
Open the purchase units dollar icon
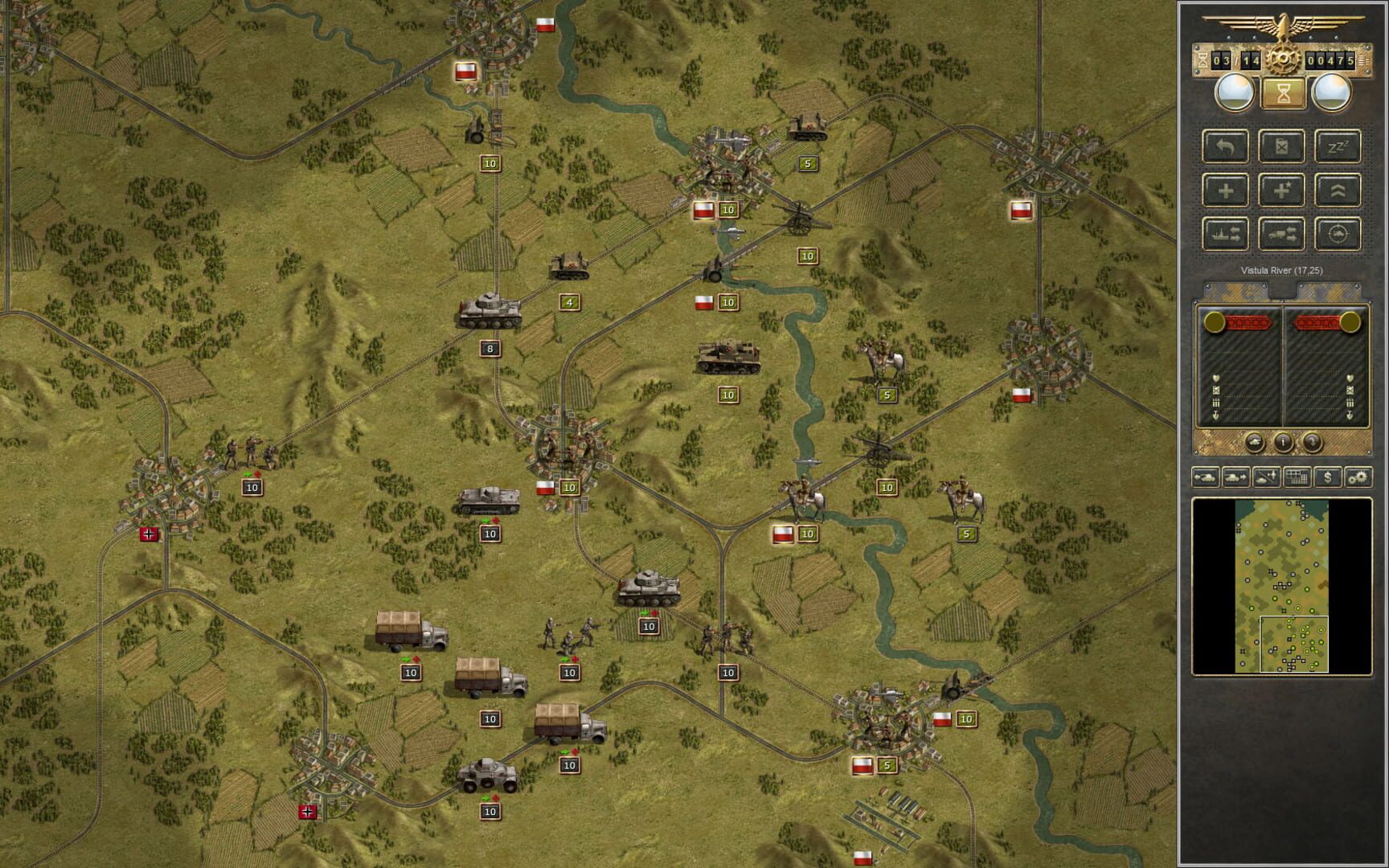coord(1328,477)
